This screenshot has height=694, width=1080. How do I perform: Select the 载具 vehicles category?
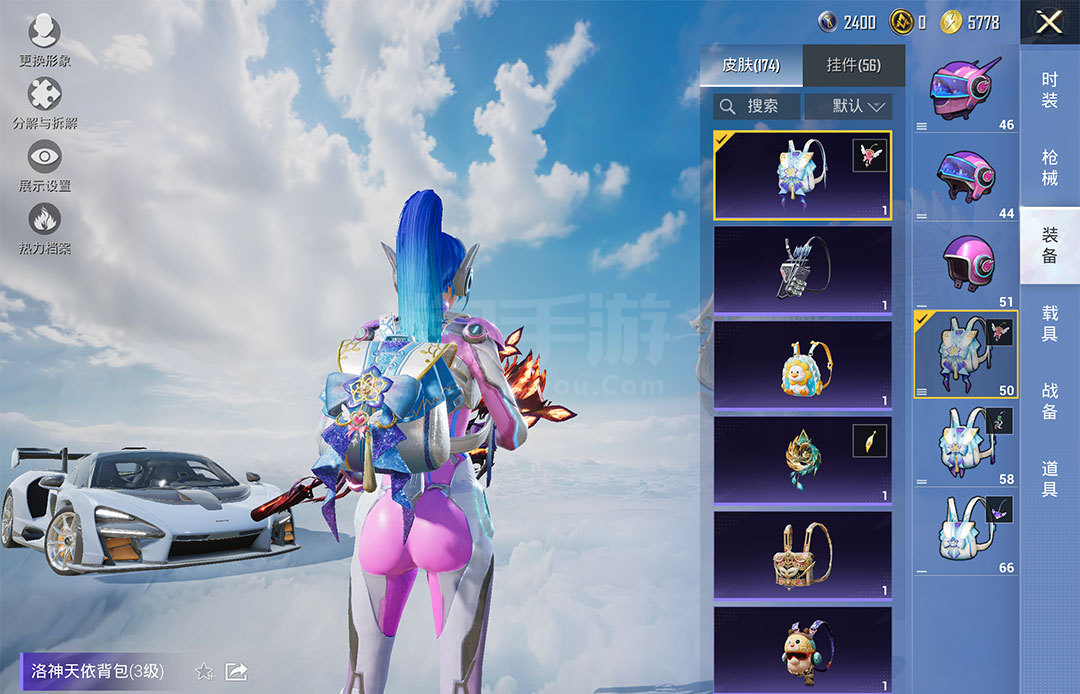(1049, 323)
